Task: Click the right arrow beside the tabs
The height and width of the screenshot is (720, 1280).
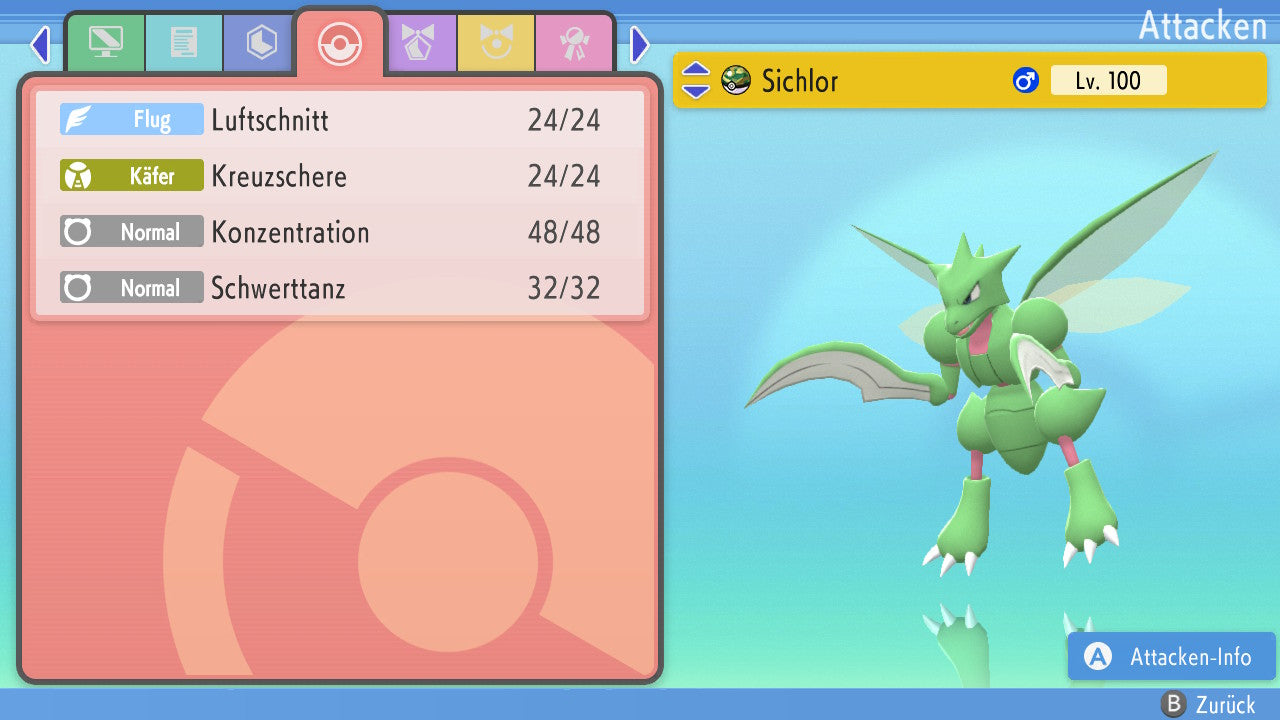Action: (640, 44)
